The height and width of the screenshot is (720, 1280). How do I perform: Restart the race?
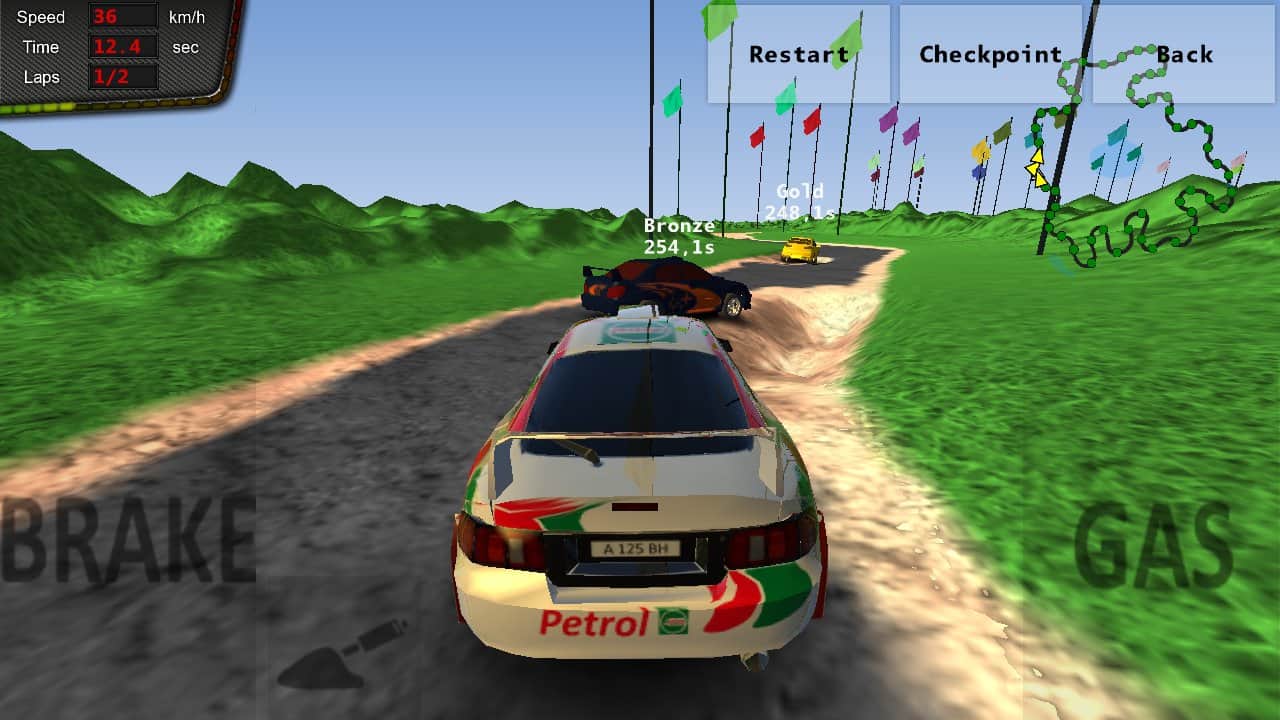(798, 54)
